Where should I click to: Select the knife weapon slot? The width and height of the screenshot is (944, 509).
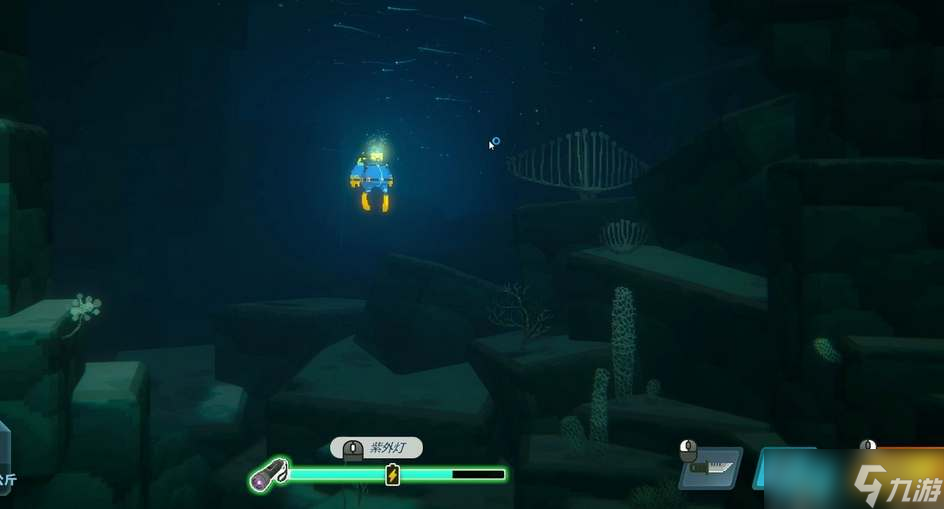point(711,468)
